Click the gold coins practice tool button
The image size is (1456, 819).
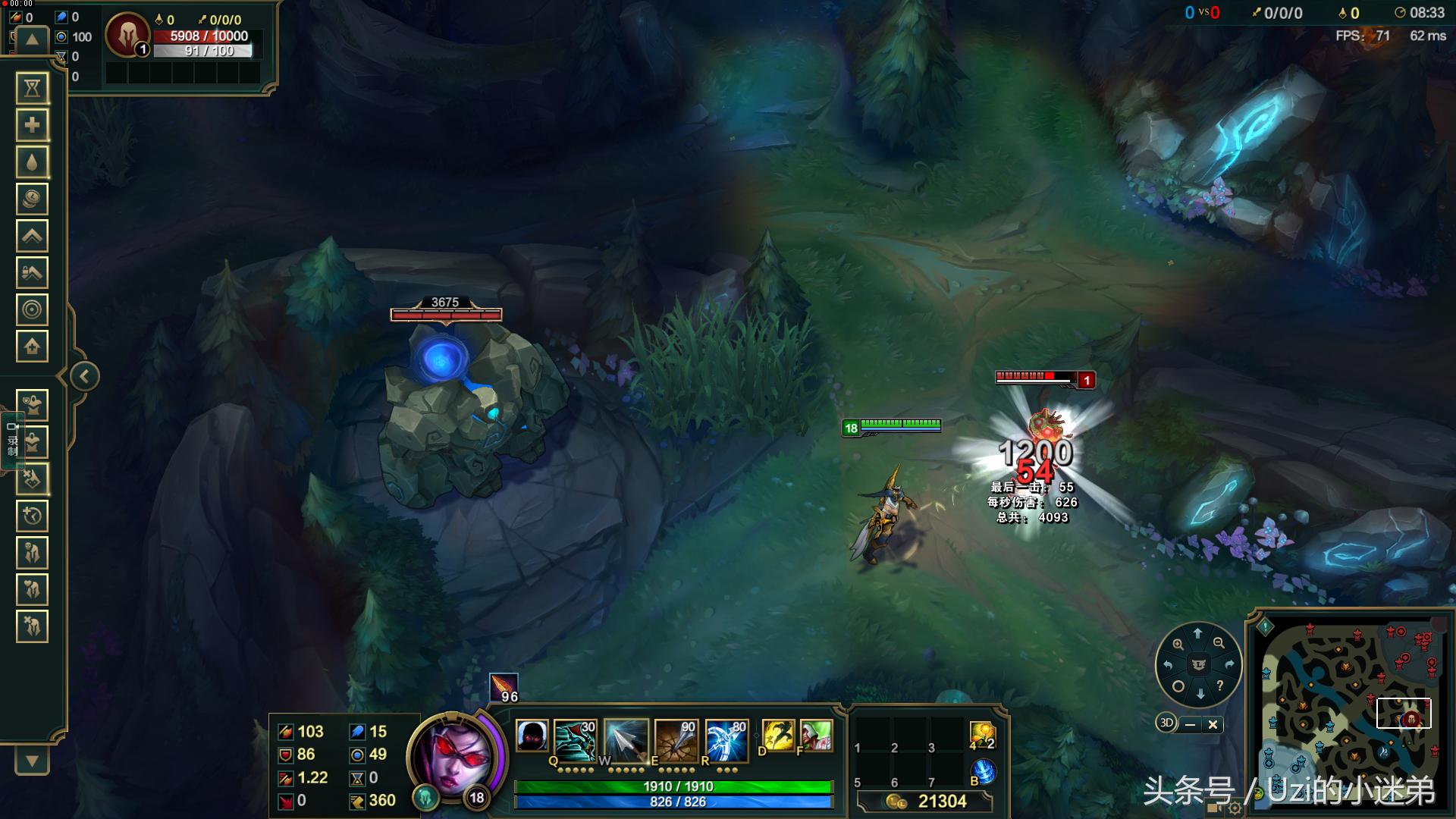pos(32,199)
